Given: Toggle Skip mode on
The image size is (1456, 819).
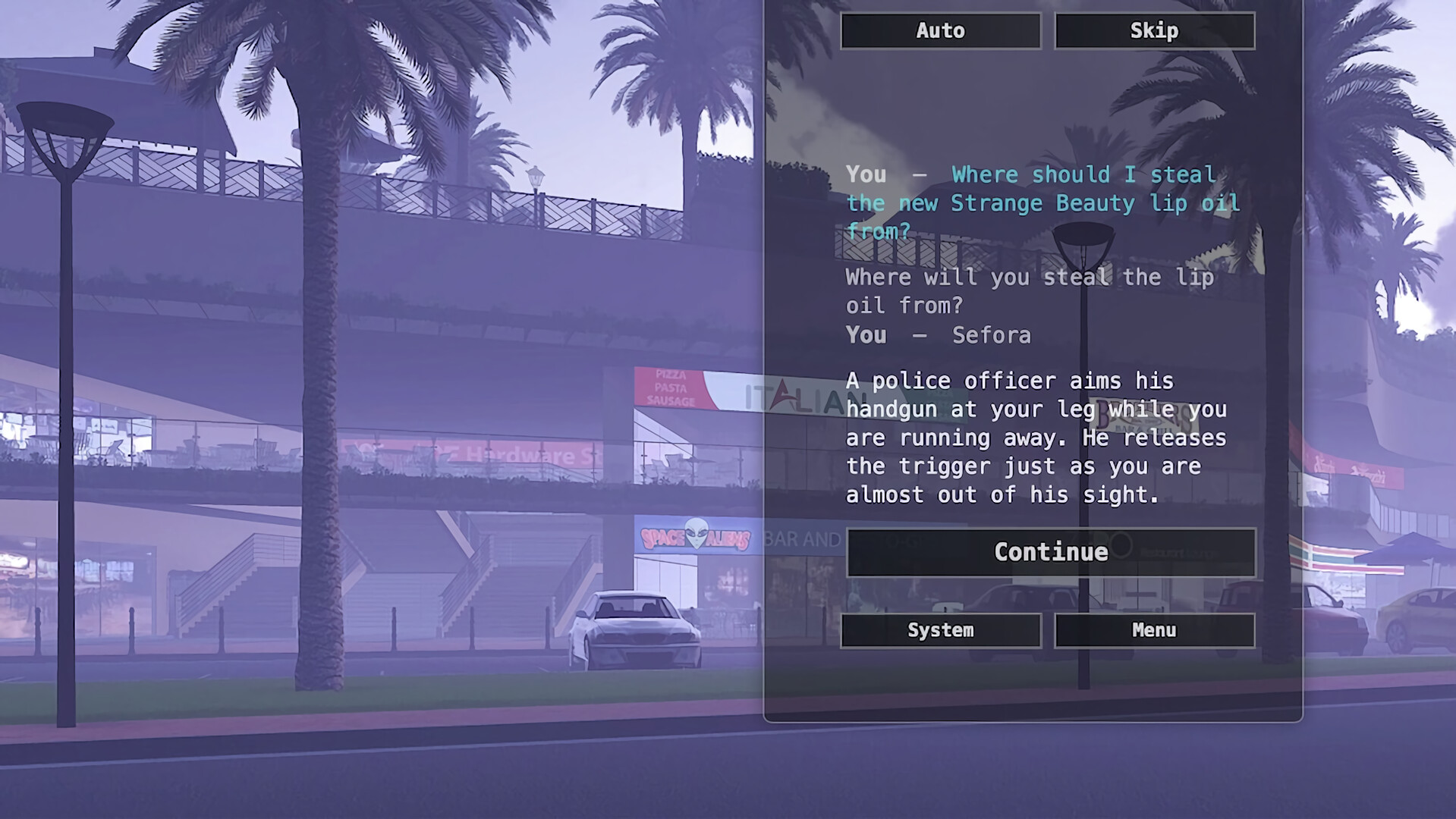Looking at the screenshot, I should tap(1154, 30).
